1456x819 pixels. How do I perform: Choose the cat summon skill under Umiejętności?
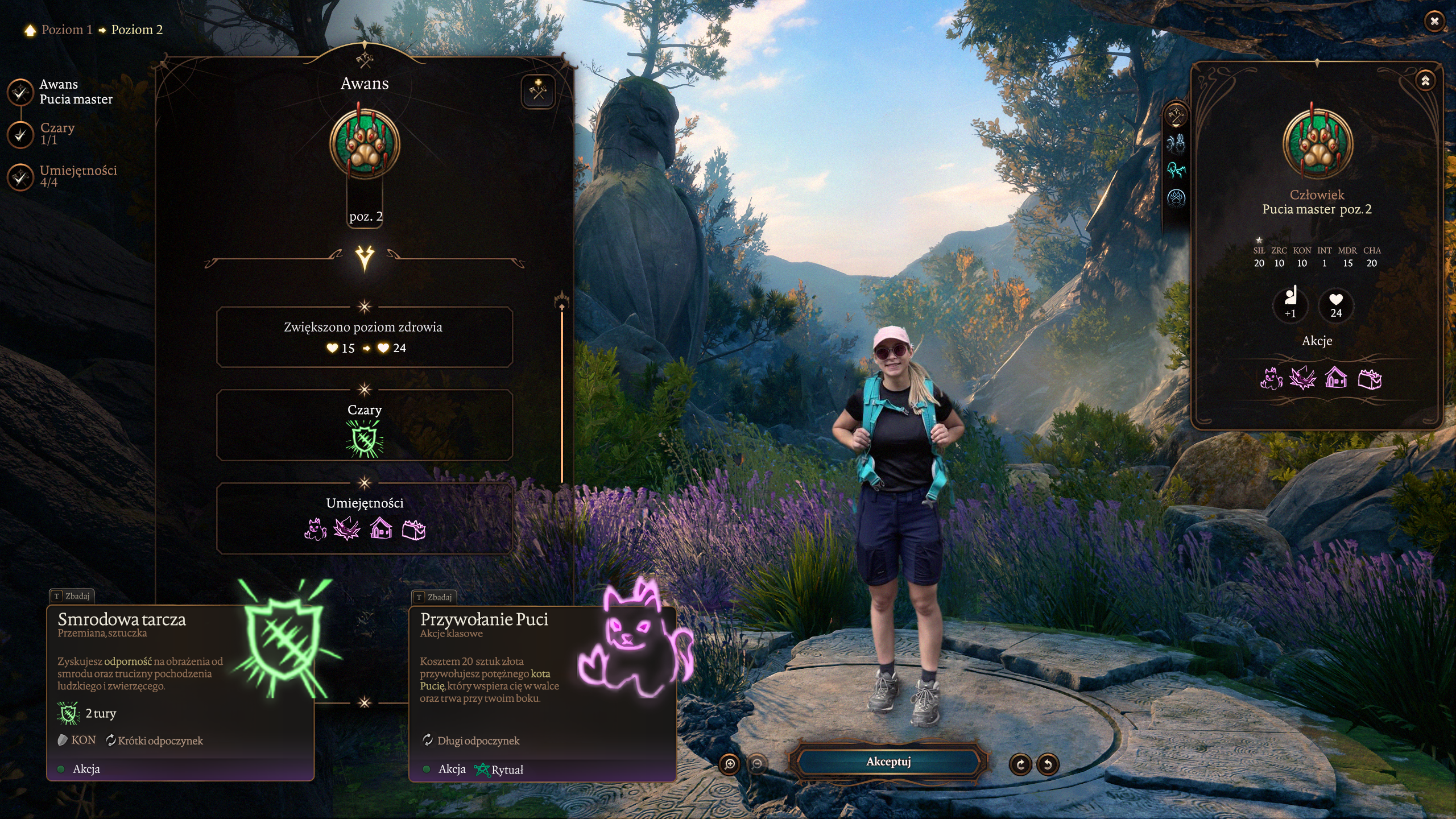pyautogui.click(x=315, y=530)
